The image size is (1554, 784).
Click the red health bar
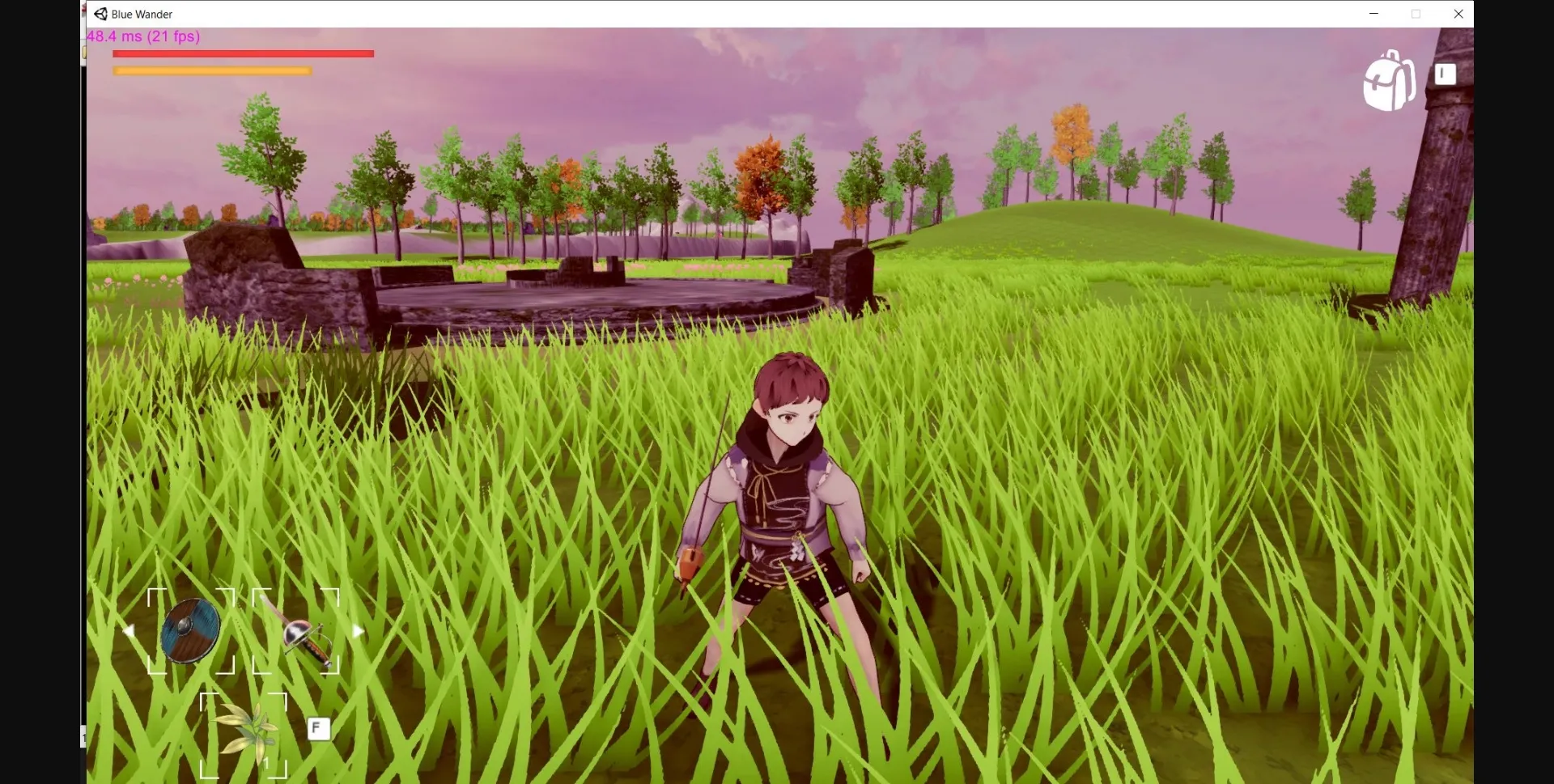243,53
